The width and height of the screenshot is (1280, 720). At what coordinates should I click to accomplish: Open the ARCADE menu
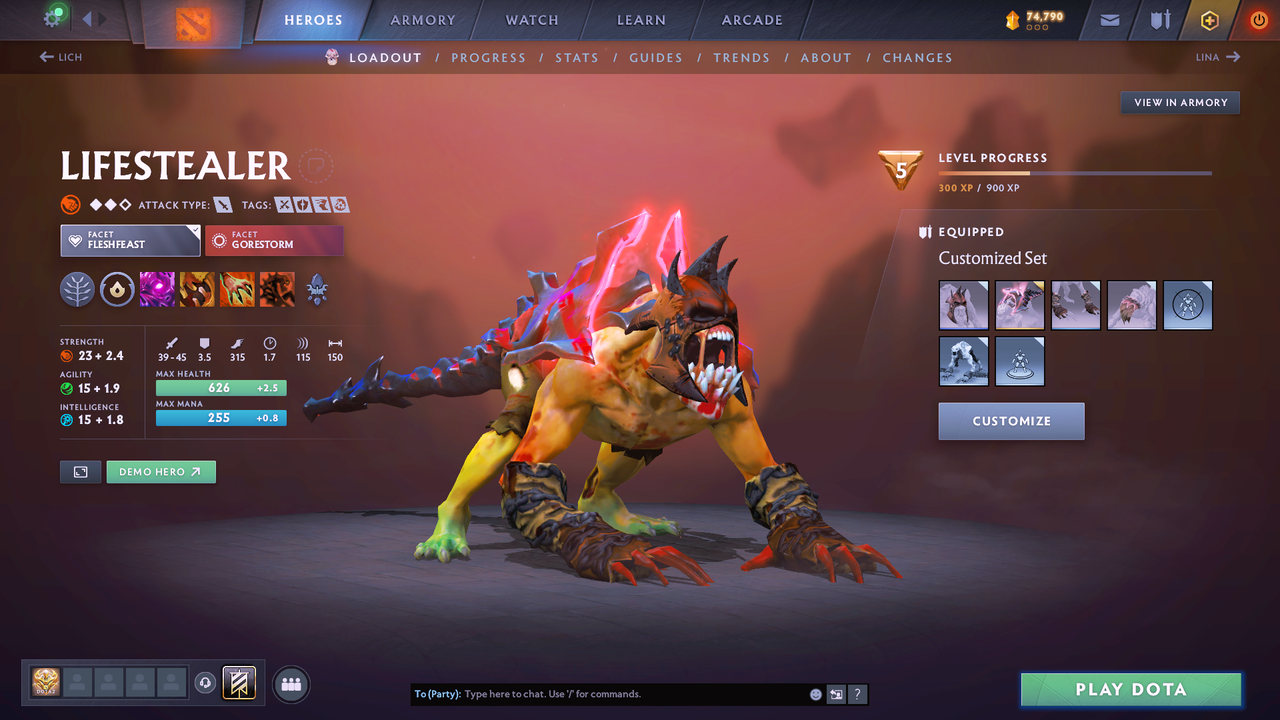(751, 19)
